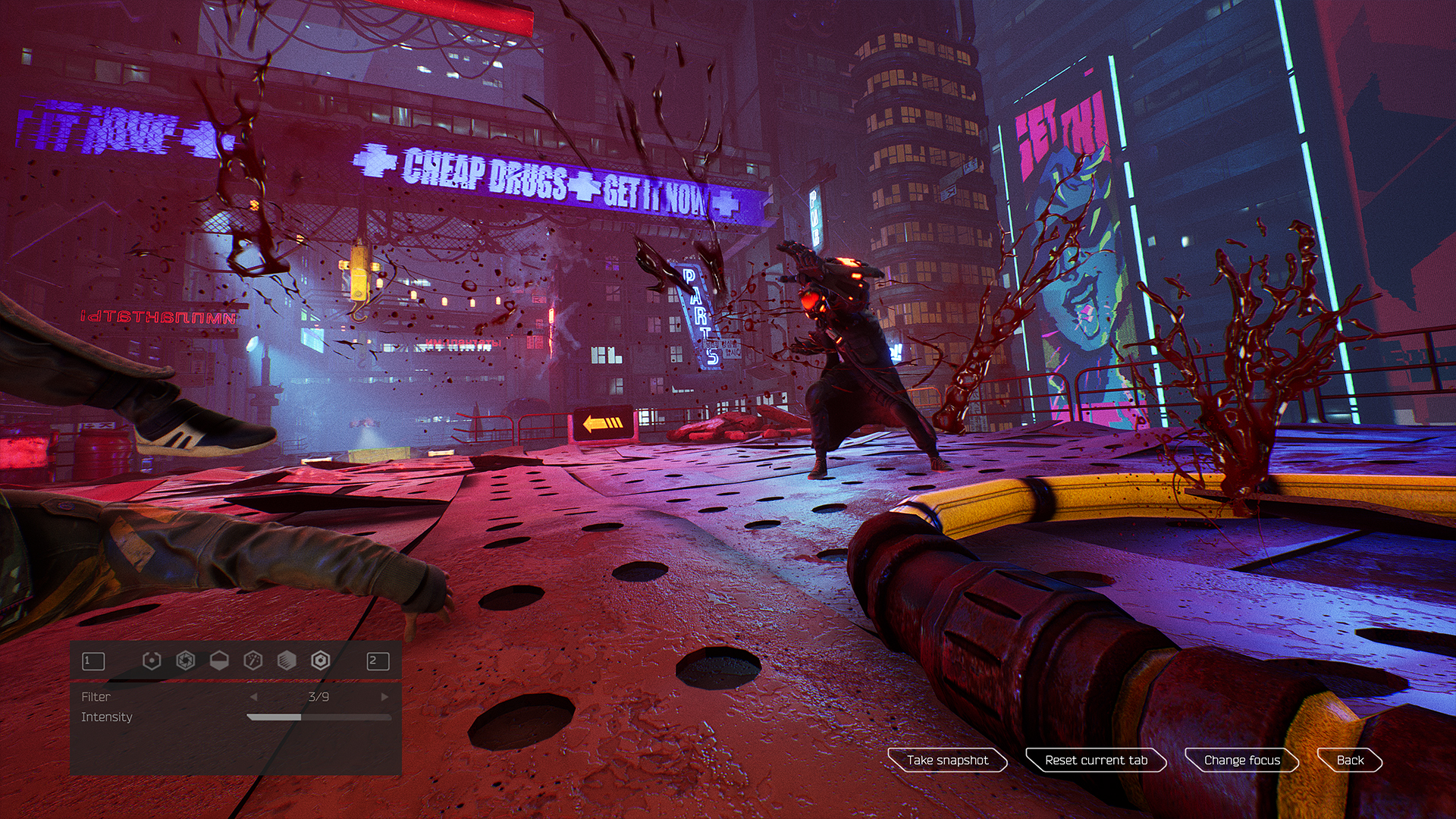
Task: Advance to the next filter with right arrow
Action: 384,697
